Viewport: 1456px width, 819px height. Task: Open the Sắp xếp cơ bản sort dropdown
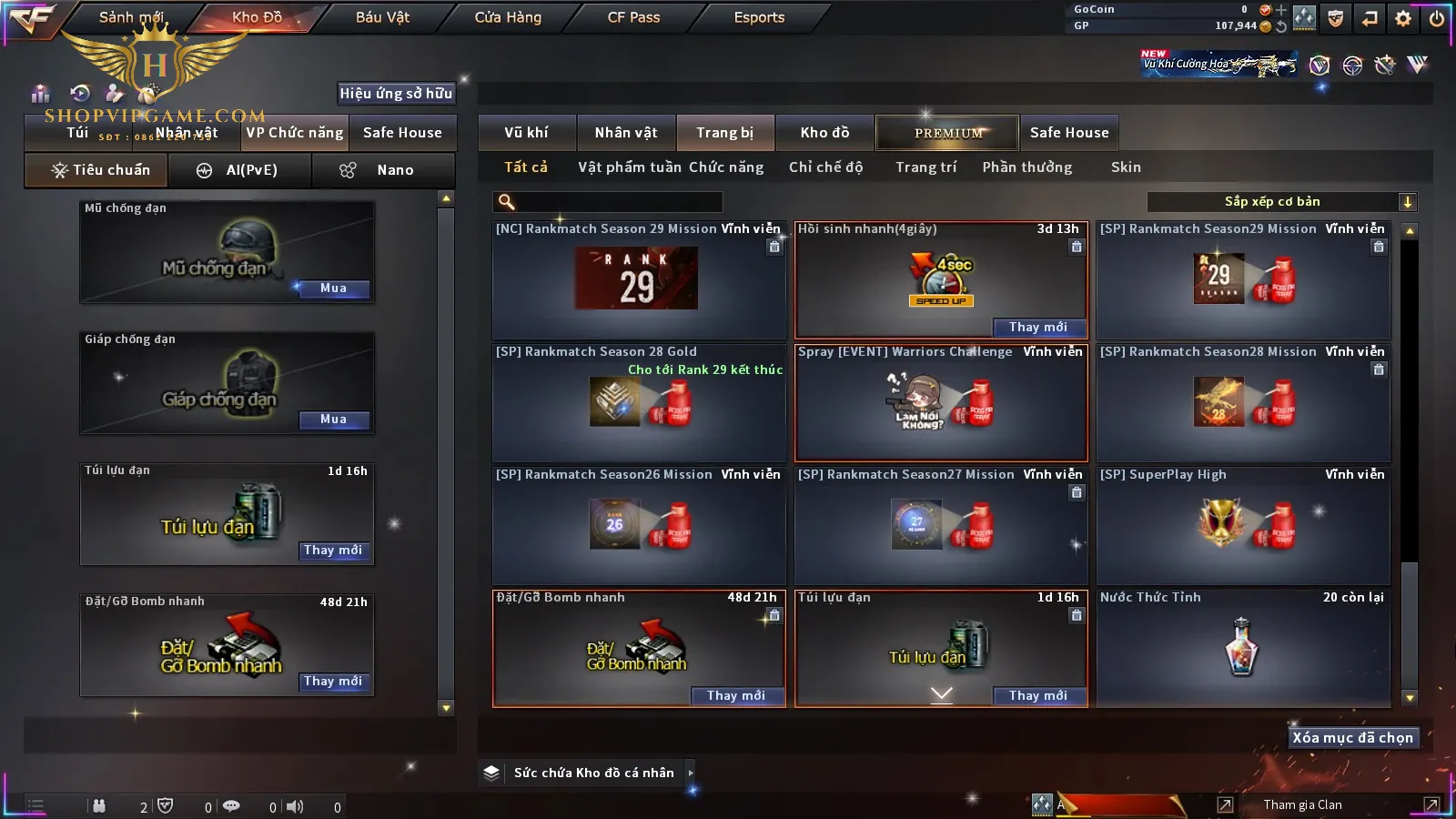[x=1281, y=202]
